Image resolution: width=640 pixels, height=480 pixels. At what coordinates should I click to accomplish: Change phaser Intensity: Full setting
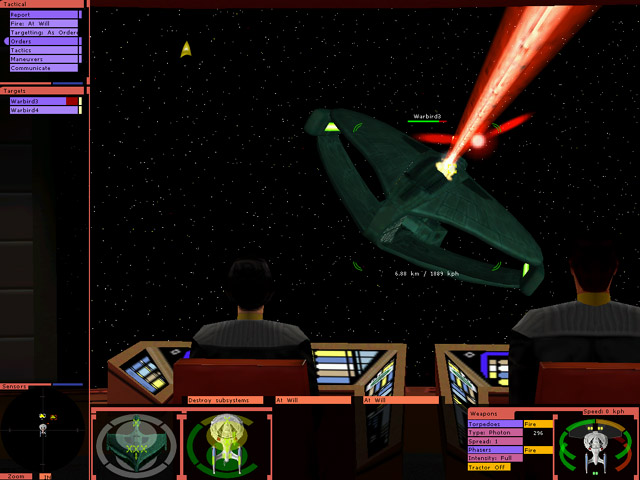point(494,458)
